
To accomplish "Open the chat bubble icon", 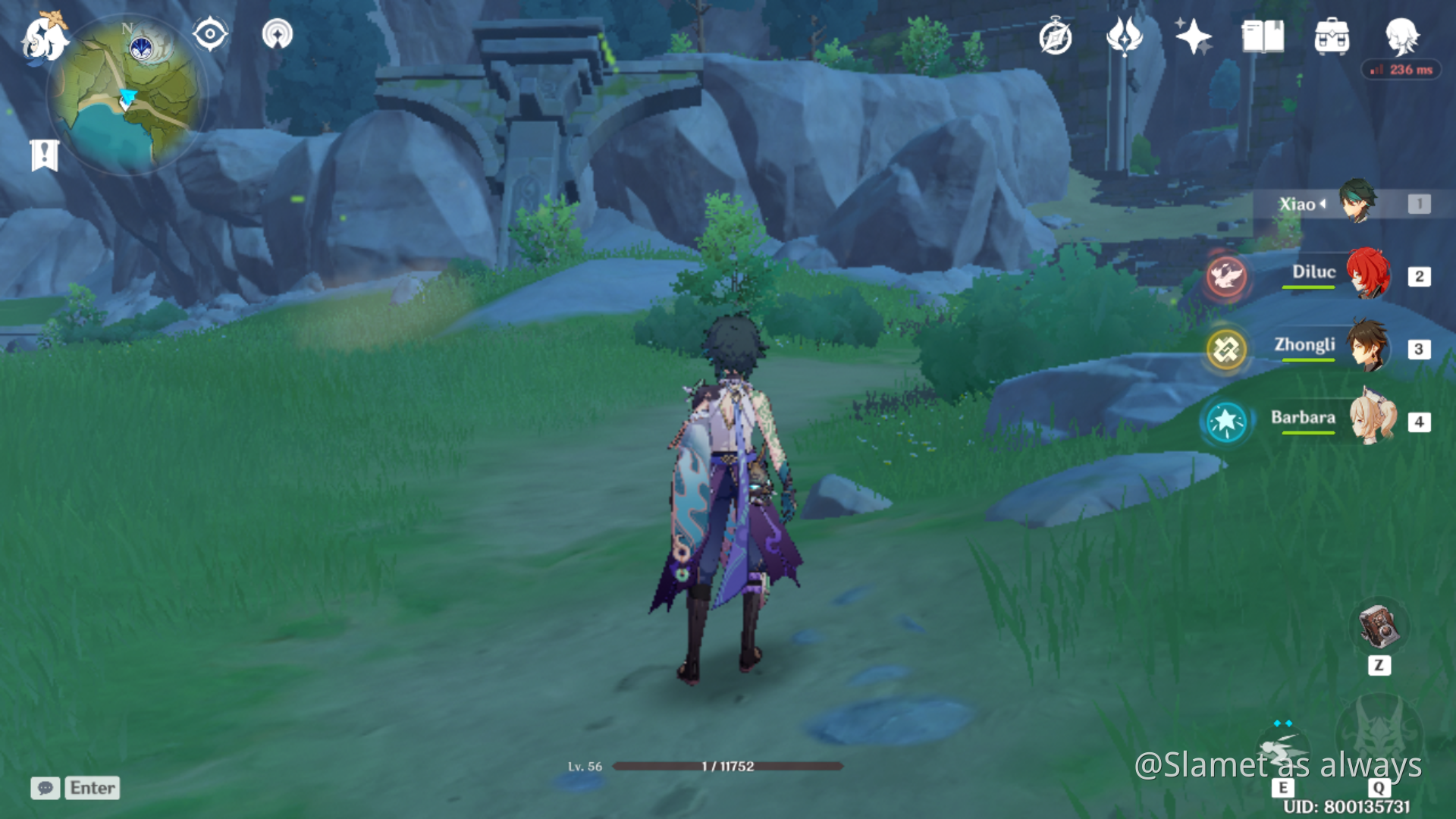I will [x=45, y=788].
